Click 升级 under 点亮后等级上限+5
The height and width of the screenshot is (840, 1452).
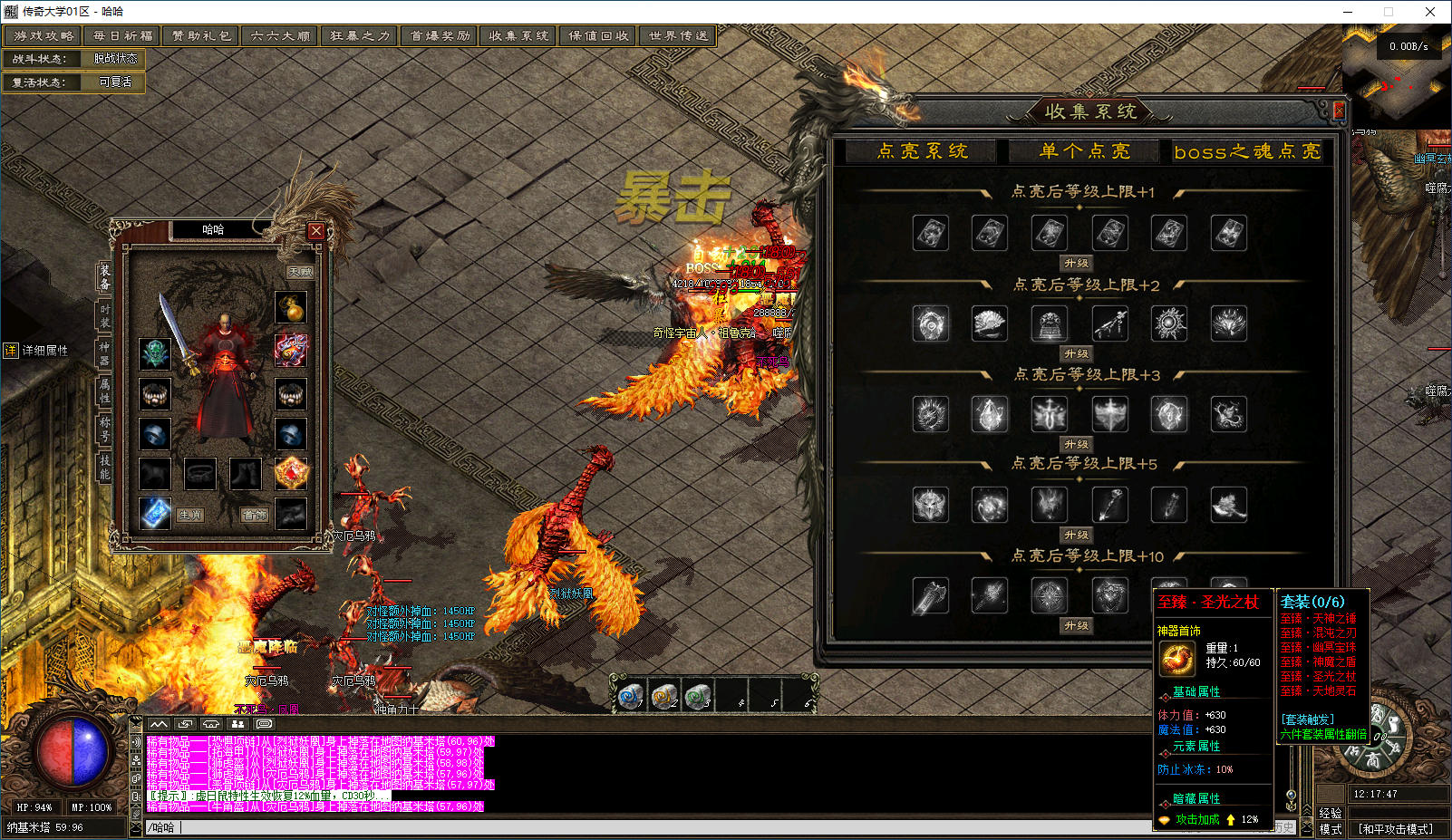coord(1076,535)
